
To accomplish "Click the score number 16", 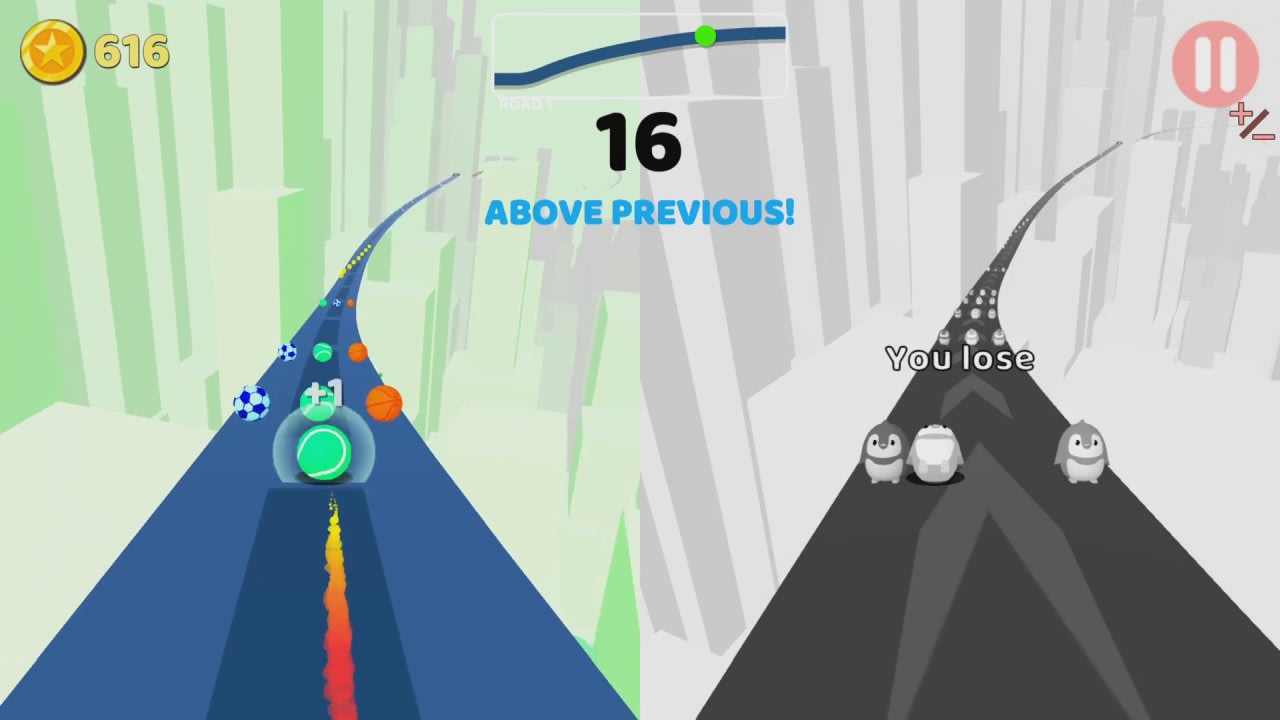I will click(640, 142).
